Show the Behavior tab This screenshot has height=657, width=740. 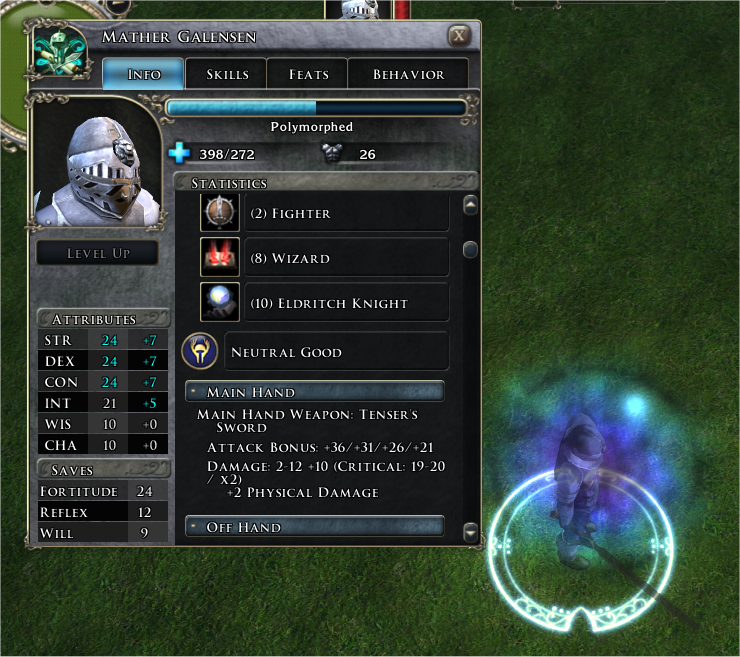point(408,75)
